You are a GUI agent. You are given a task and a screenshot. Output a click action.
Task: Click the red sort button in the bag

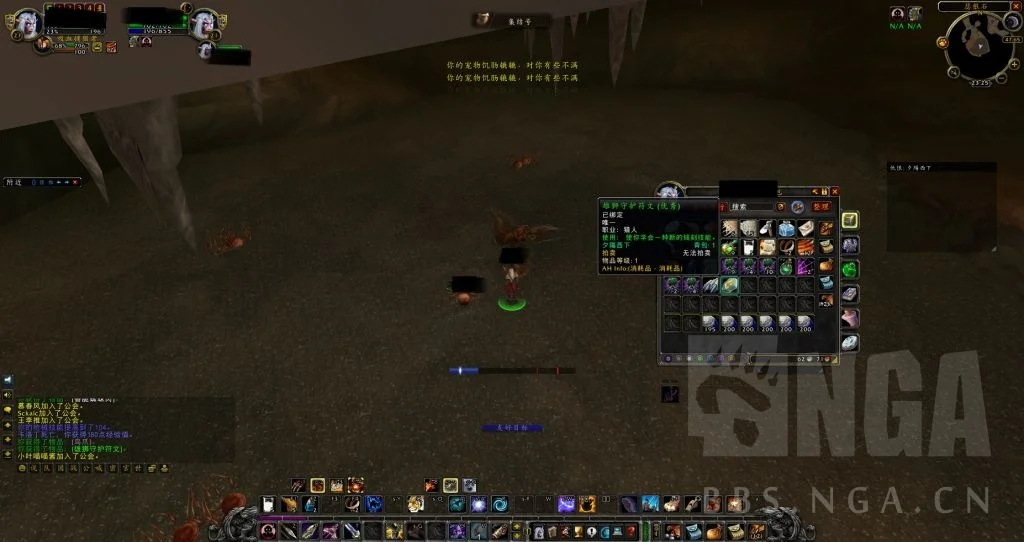point(820,207)
